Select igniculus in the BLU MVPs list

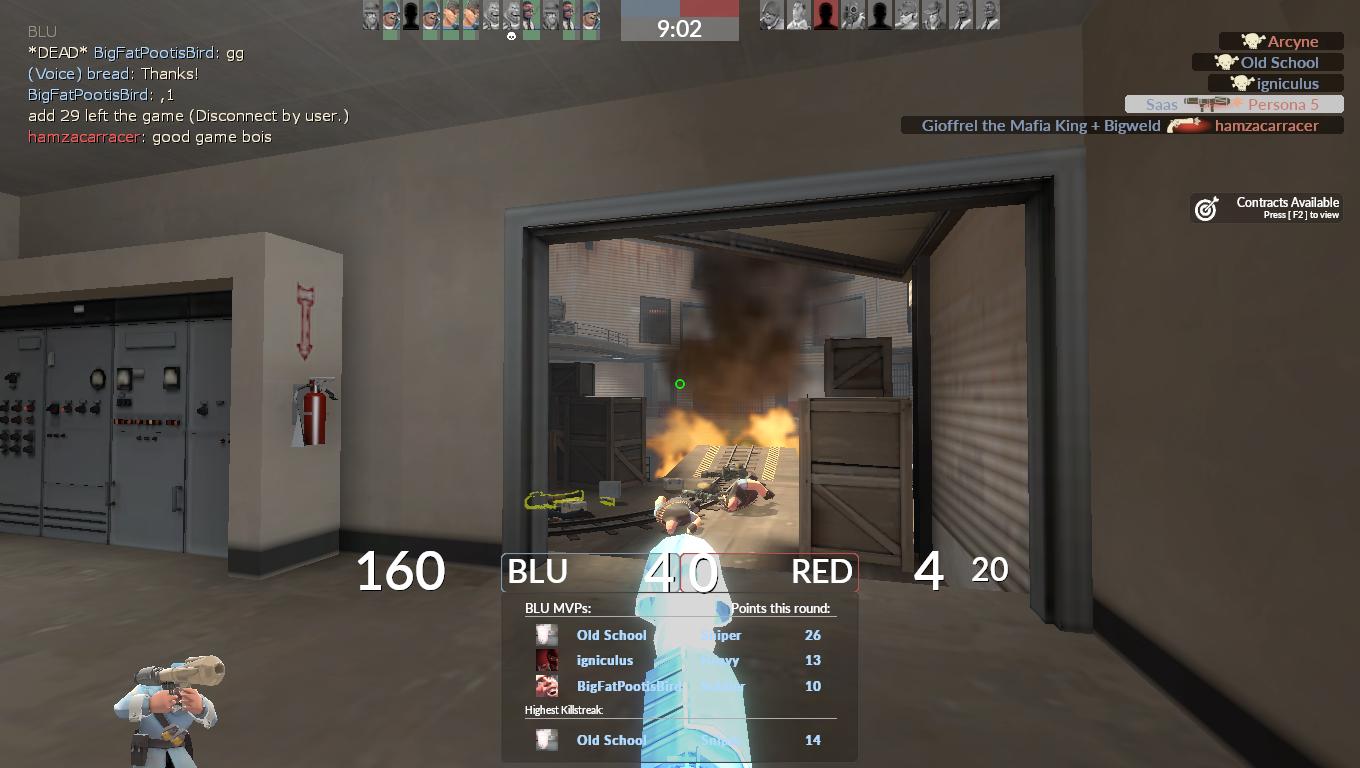tap(604, 660)
